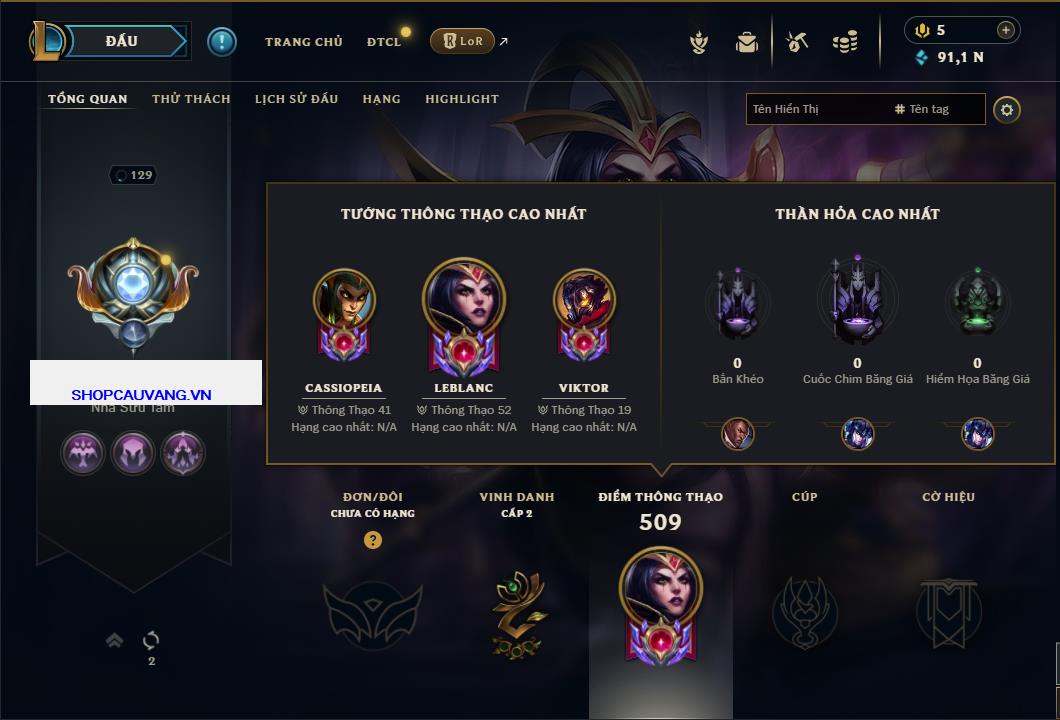
Task: Select Viktor mastery portrait
Action: 584,302
